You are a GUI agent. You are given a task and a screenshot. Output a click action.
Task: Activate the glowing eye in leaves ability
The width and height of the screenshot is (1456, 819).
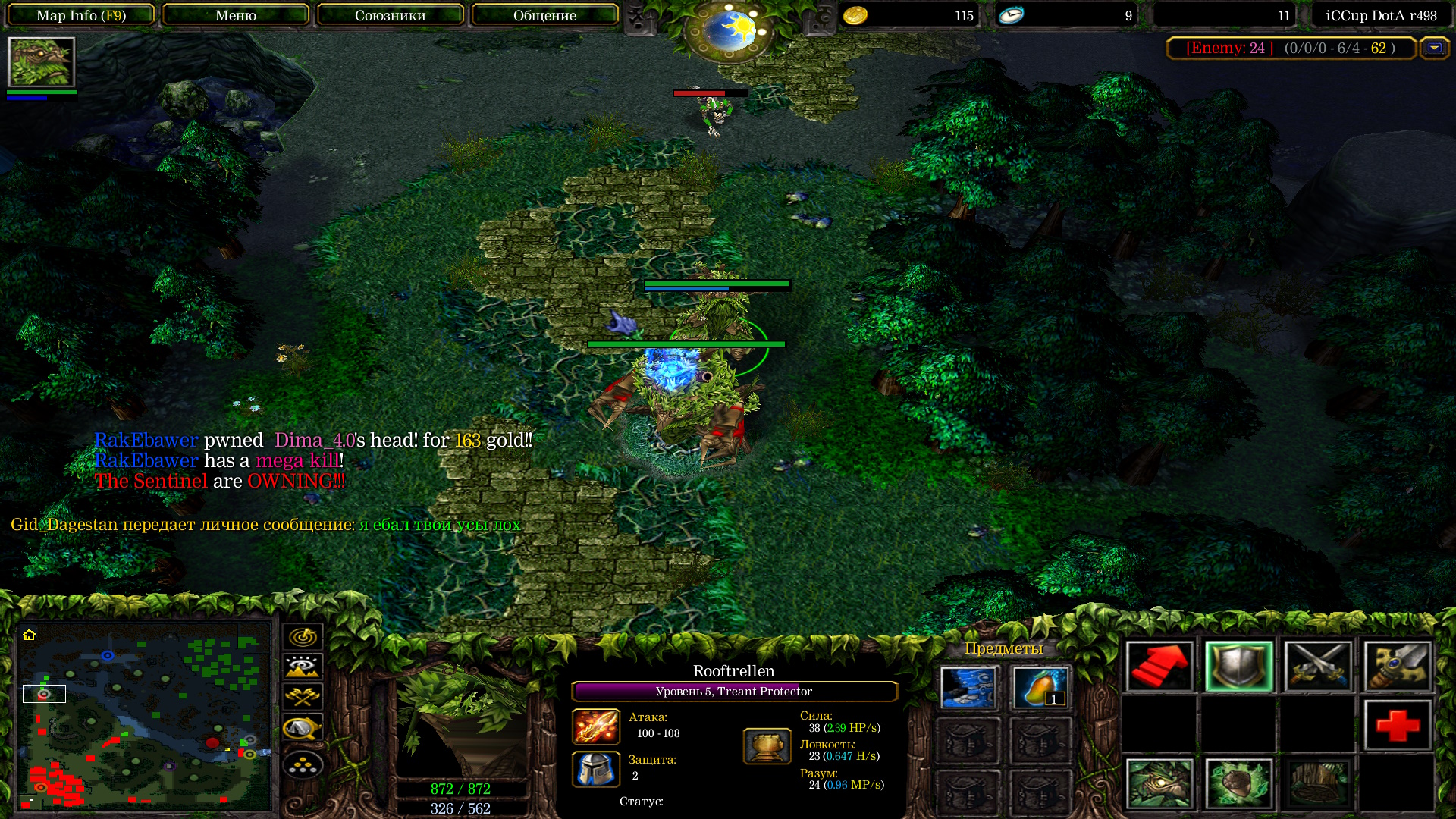coord(1159,784)
